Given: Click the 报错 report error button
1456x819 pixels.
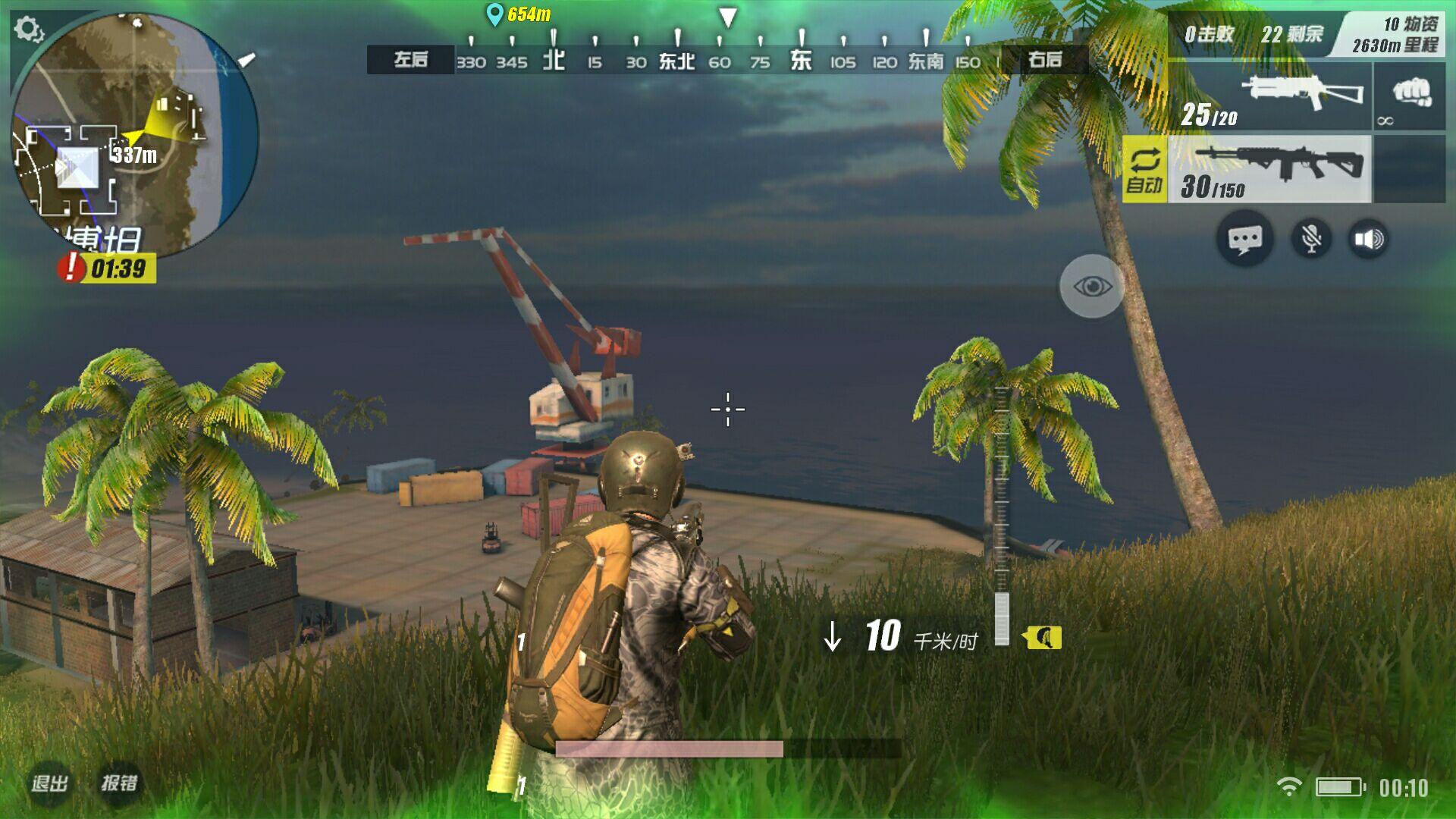Looking at the screenshot, I should pos(120,783).
